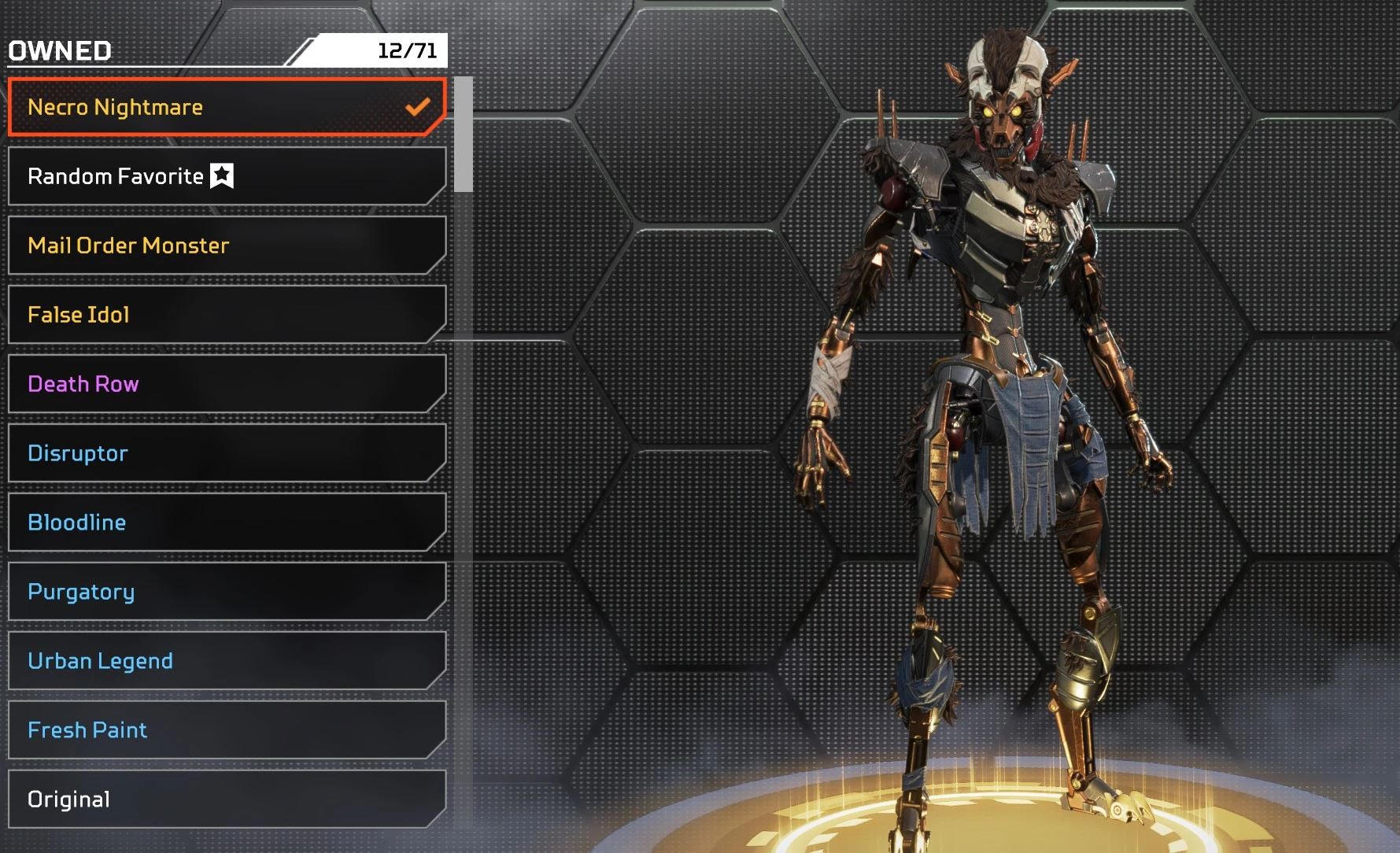Choose the Random Favorite option

click(x=227, y=176)
